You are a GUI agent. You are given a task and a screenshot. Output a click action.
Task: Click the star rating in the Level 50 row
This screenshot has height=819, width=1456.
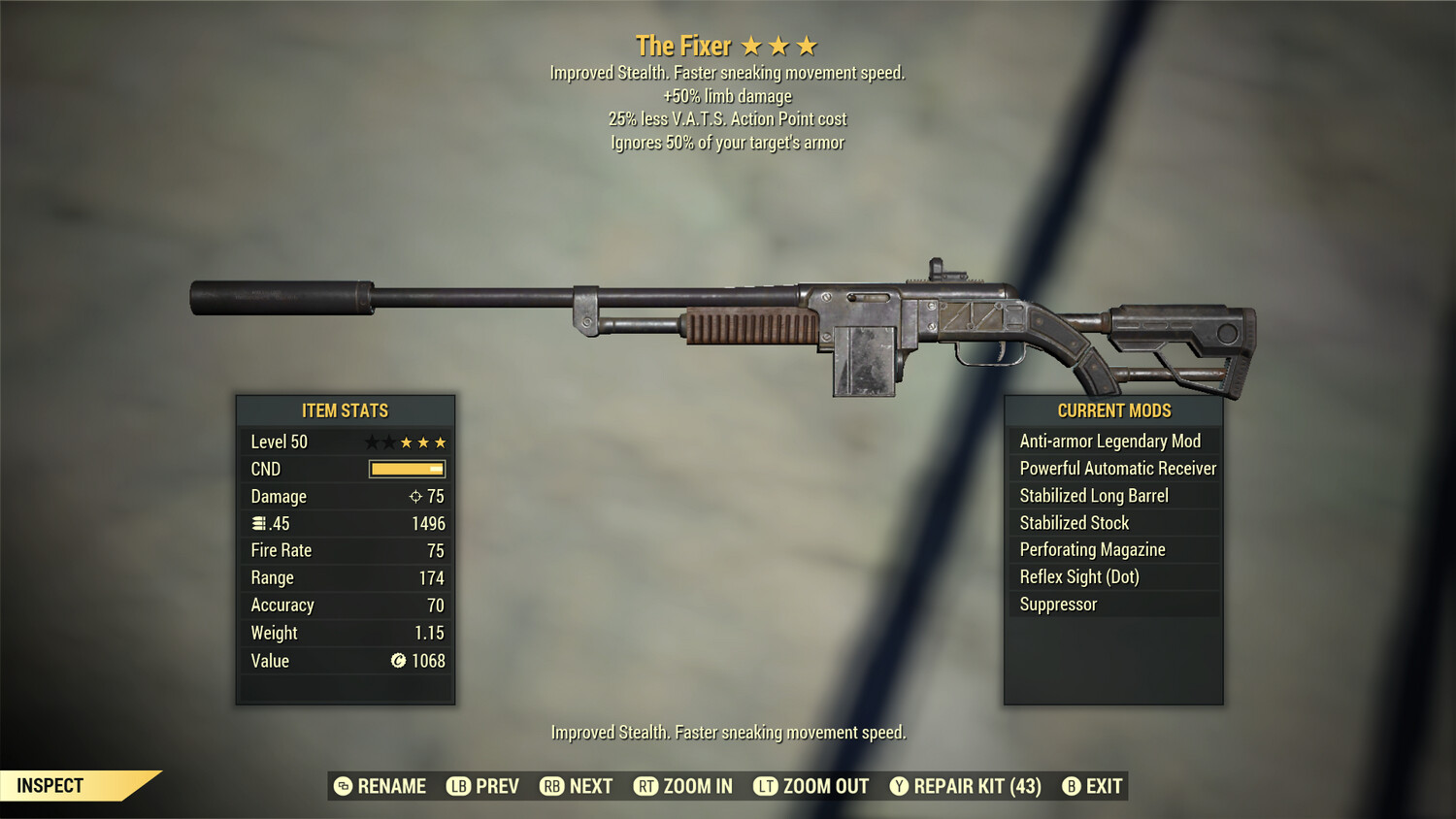405,442
